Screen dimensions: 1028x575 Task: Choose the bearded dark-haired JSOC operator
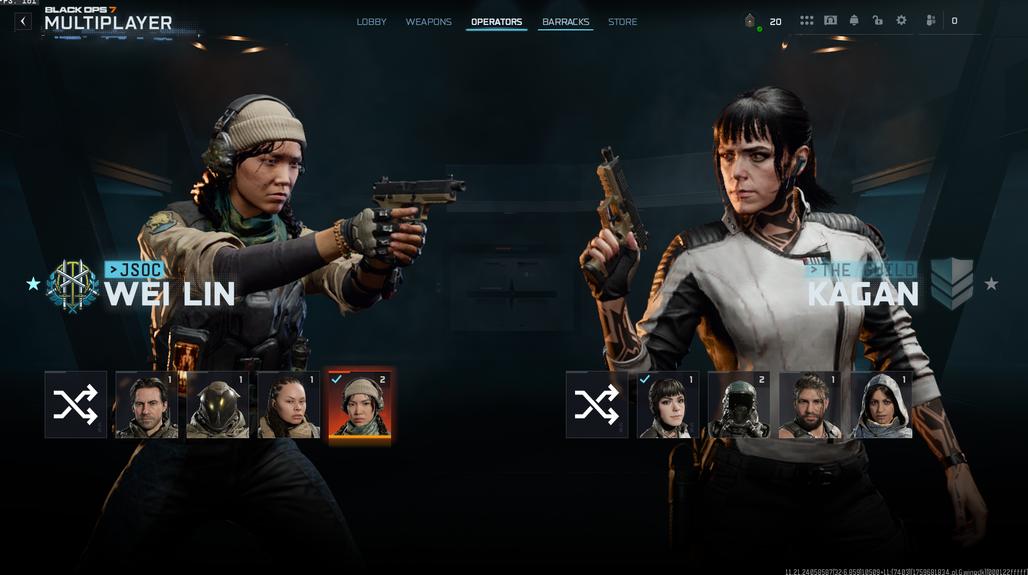[146, 405]
